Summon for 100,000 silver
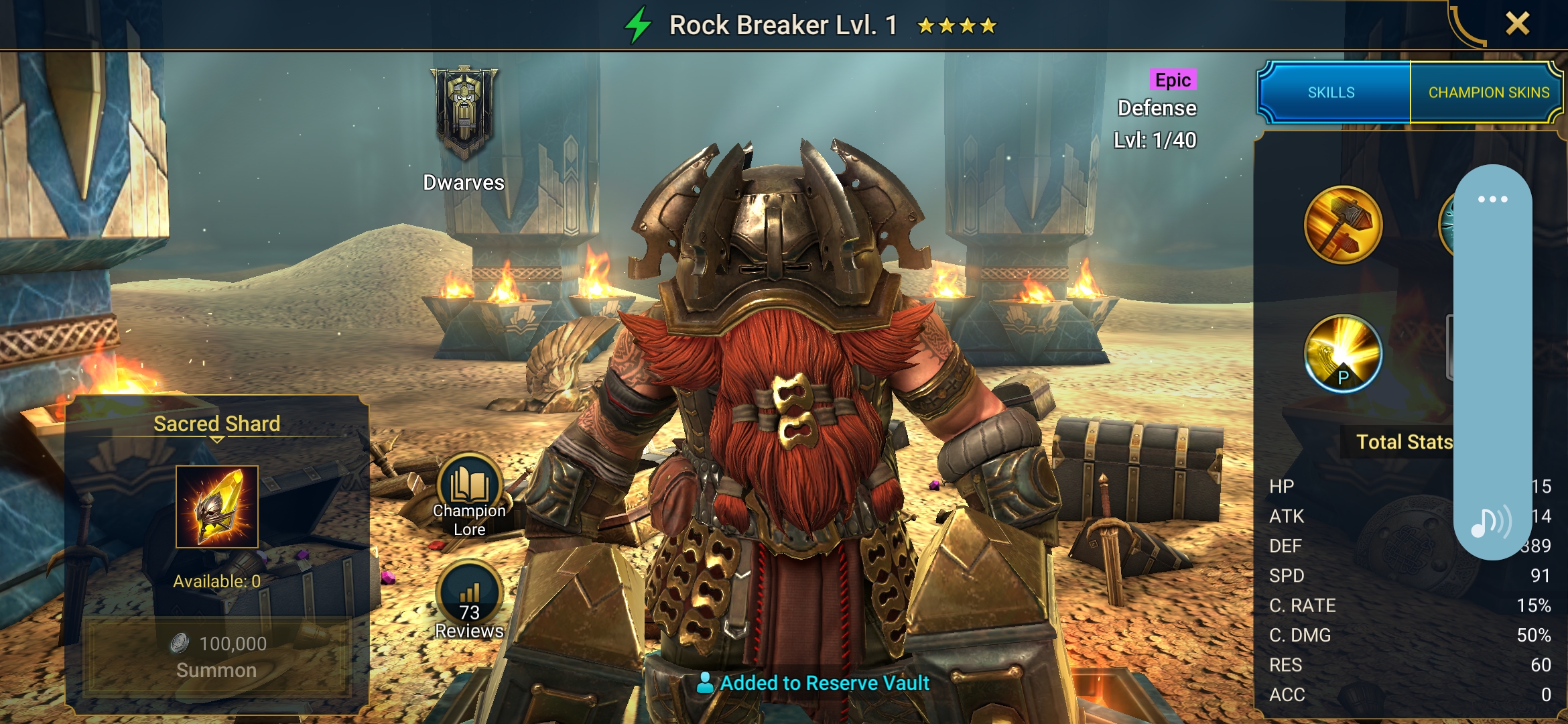The width and height of the screenshot is (1568, 724). [x=216, y=656]
